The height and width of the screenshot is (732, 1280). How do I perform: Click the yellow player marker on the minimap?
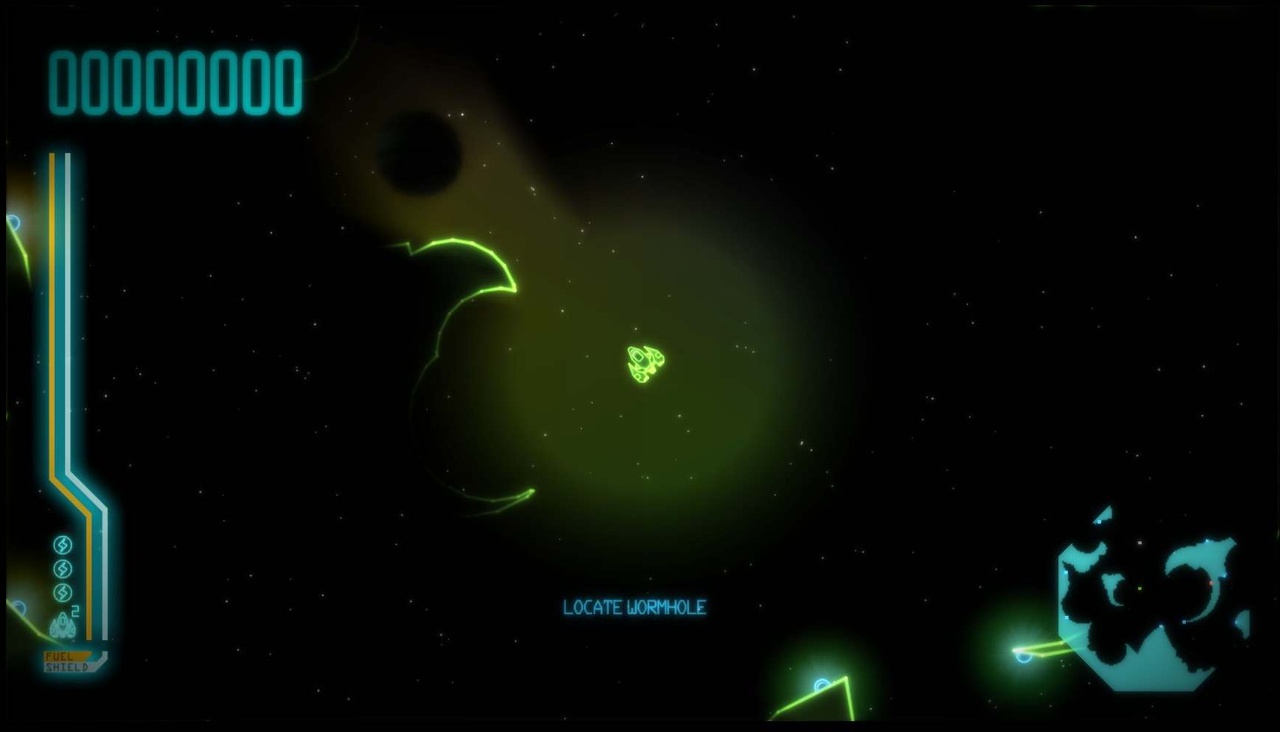[x=1139, y=588]
